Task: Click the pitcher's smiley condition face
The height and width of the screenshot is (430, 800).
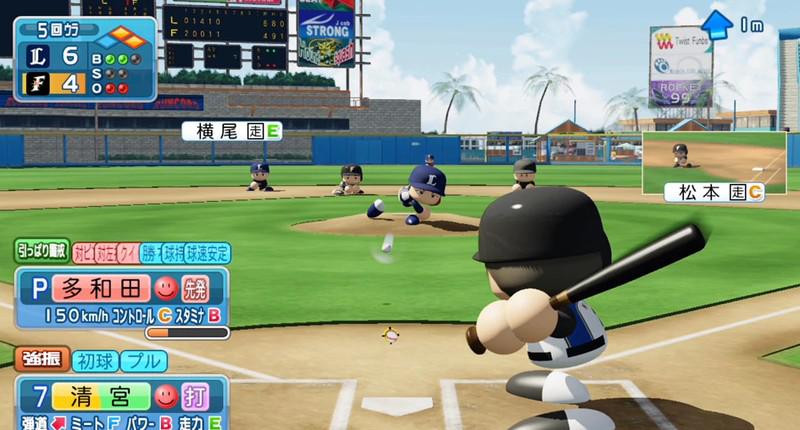Action: [165, 289]
